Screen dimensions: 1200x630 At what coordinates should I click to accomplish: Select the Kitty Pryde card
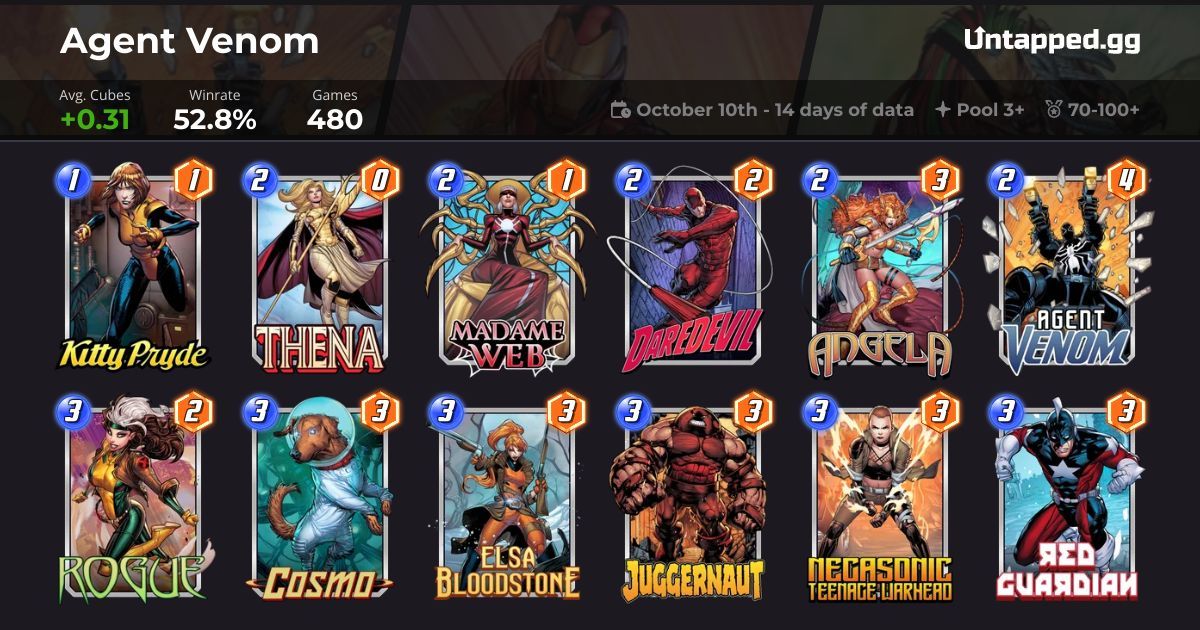click(132, 270)
